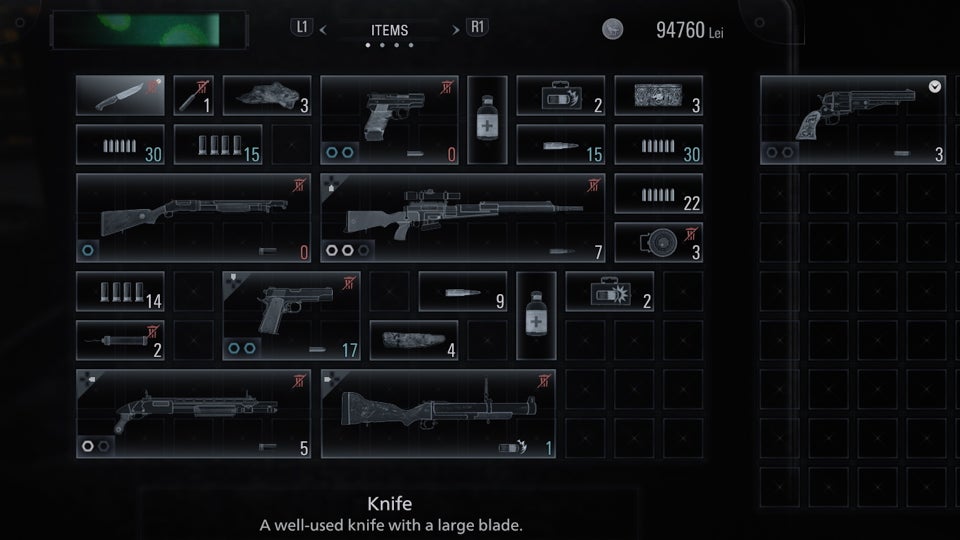Select the empty handgun showing 0 ammo
This screenshot has height=540, width=960.
(x=389, y=120)
